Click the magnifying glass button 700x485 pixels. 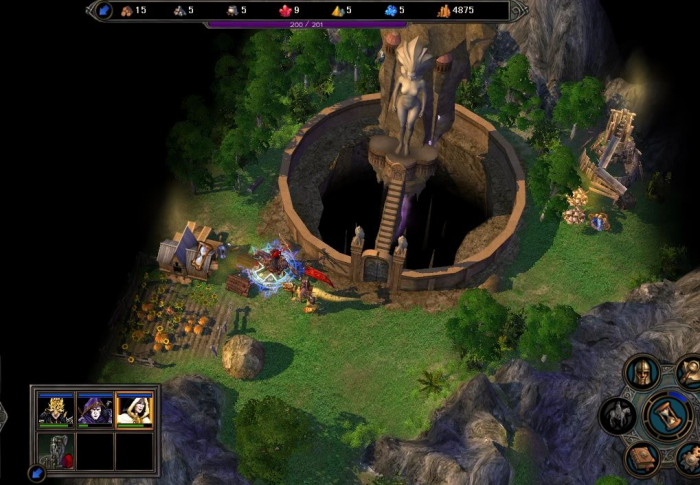point(689,372)
